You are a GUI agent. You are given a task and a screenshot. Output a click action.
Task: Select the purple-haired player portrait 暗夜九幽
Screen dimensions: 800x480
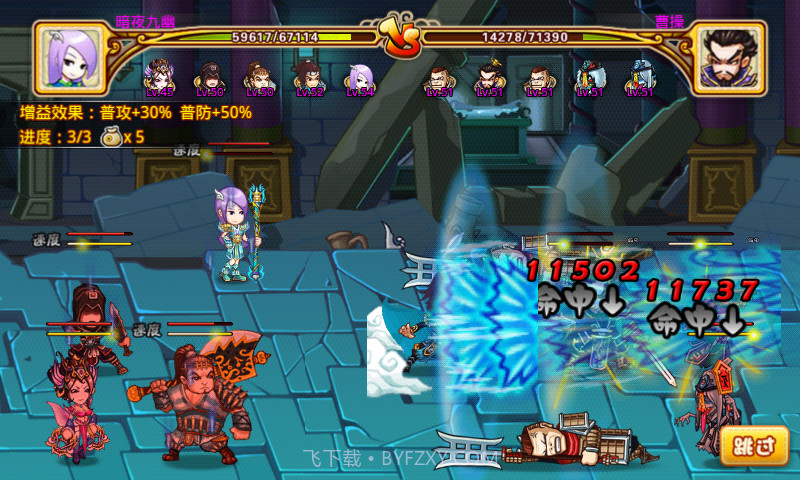click(70, 58)
